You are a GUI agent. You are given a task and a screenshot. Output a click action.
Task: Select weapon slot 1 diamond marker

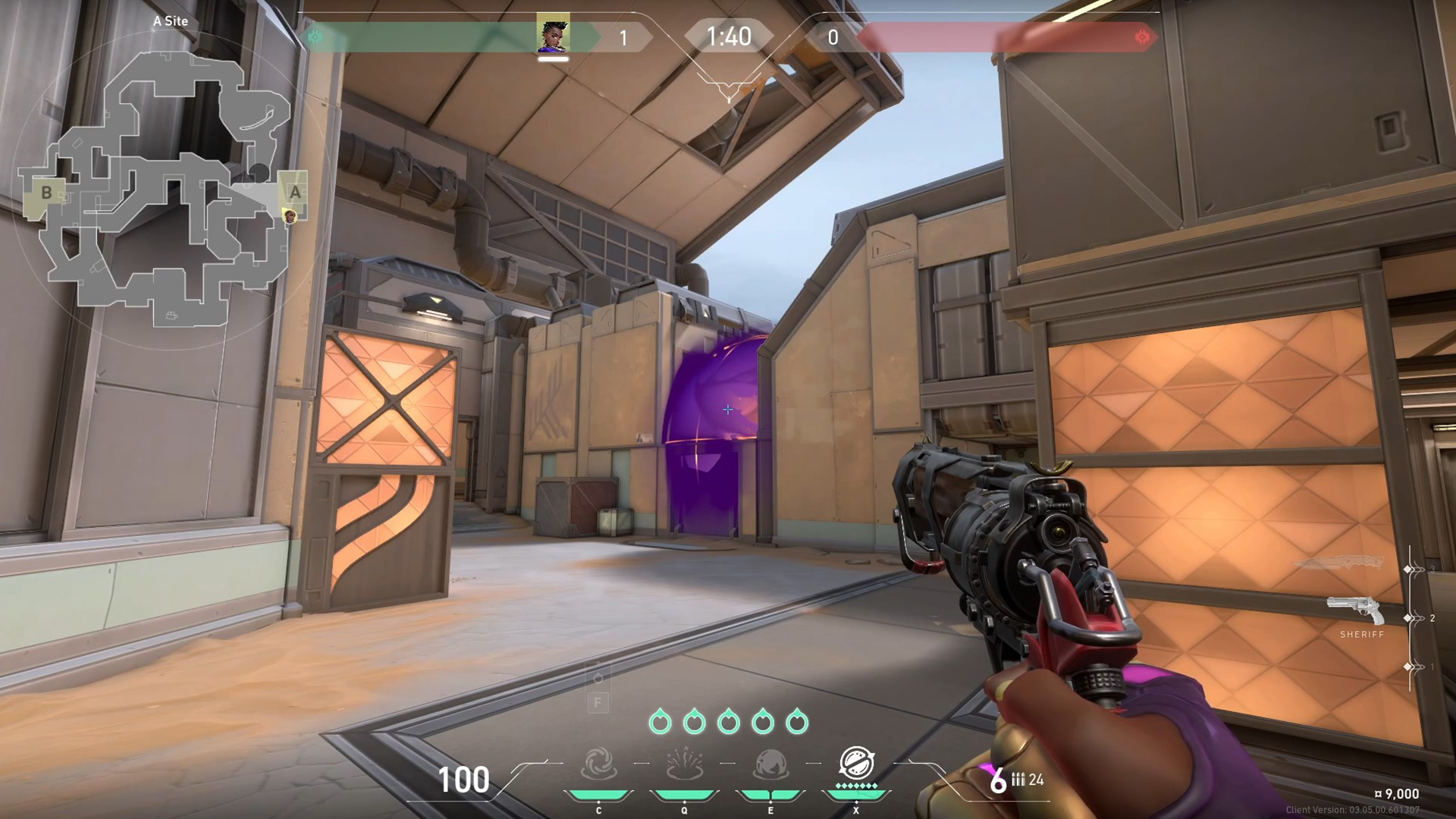point(1407,666)
